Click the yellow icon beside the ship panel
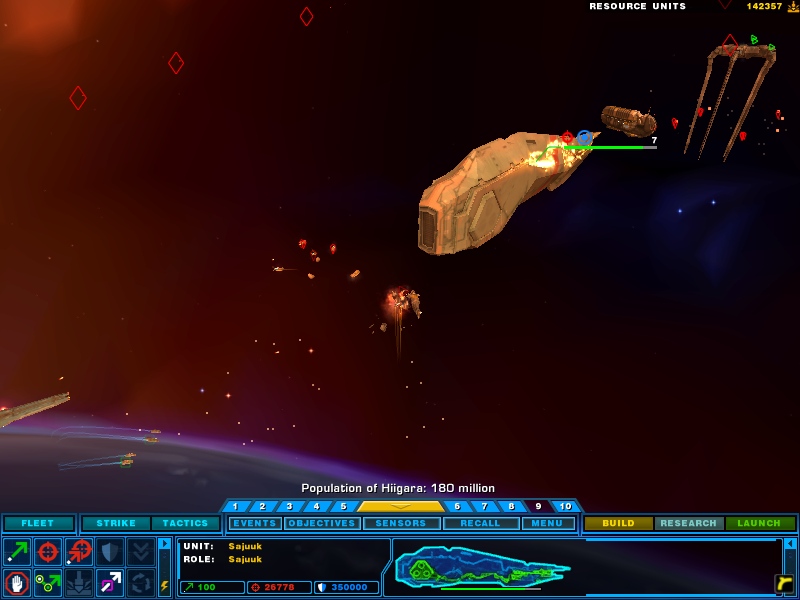 pos(784,583)
